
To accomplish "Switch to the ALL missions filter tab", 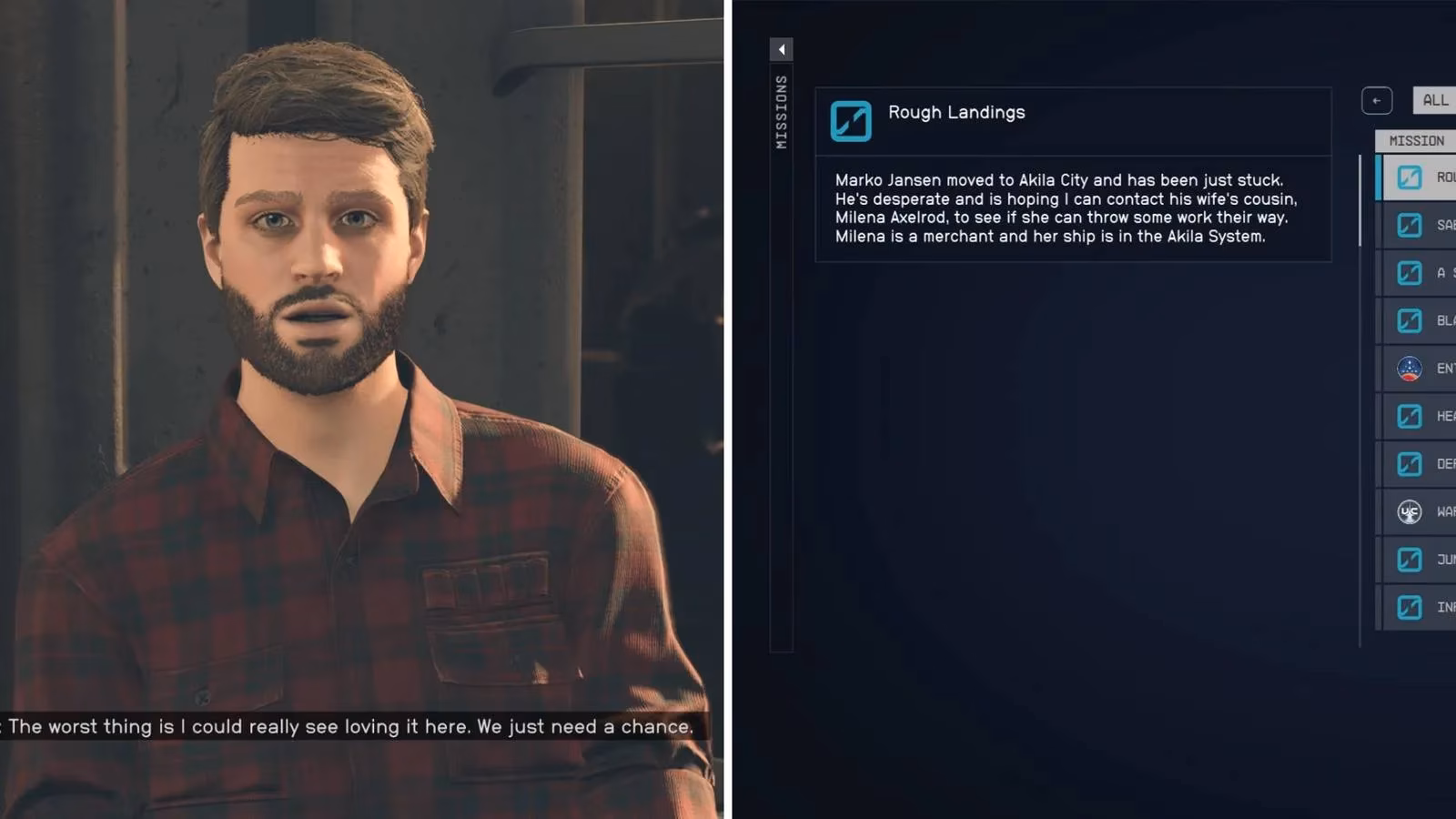I will (x=1434, y=100).
